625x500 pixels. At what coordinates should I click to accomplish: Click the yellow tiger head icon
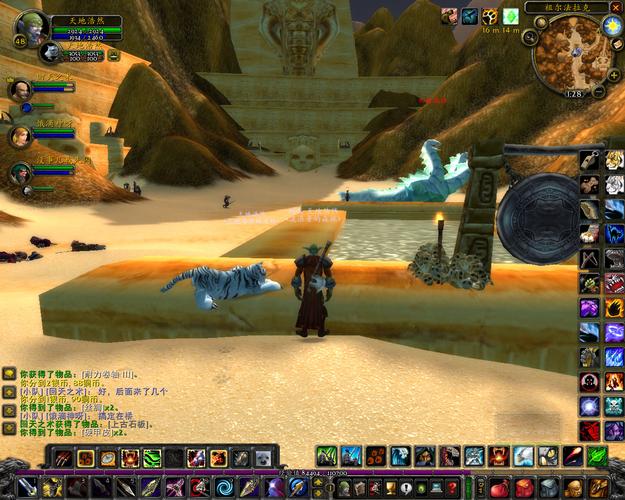tap(614, 159)
